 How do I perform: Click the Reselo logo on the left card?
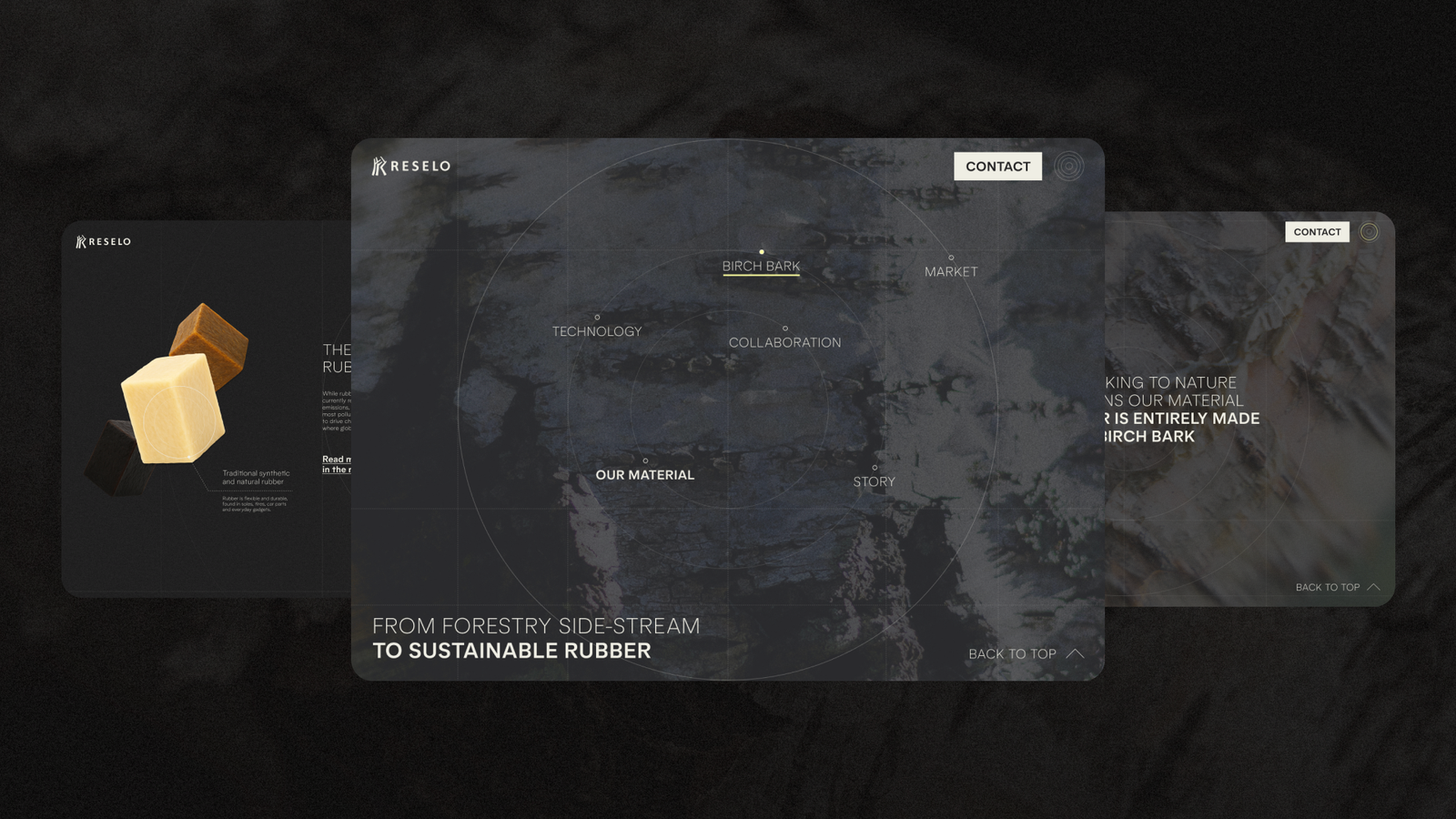click(104, 241)
